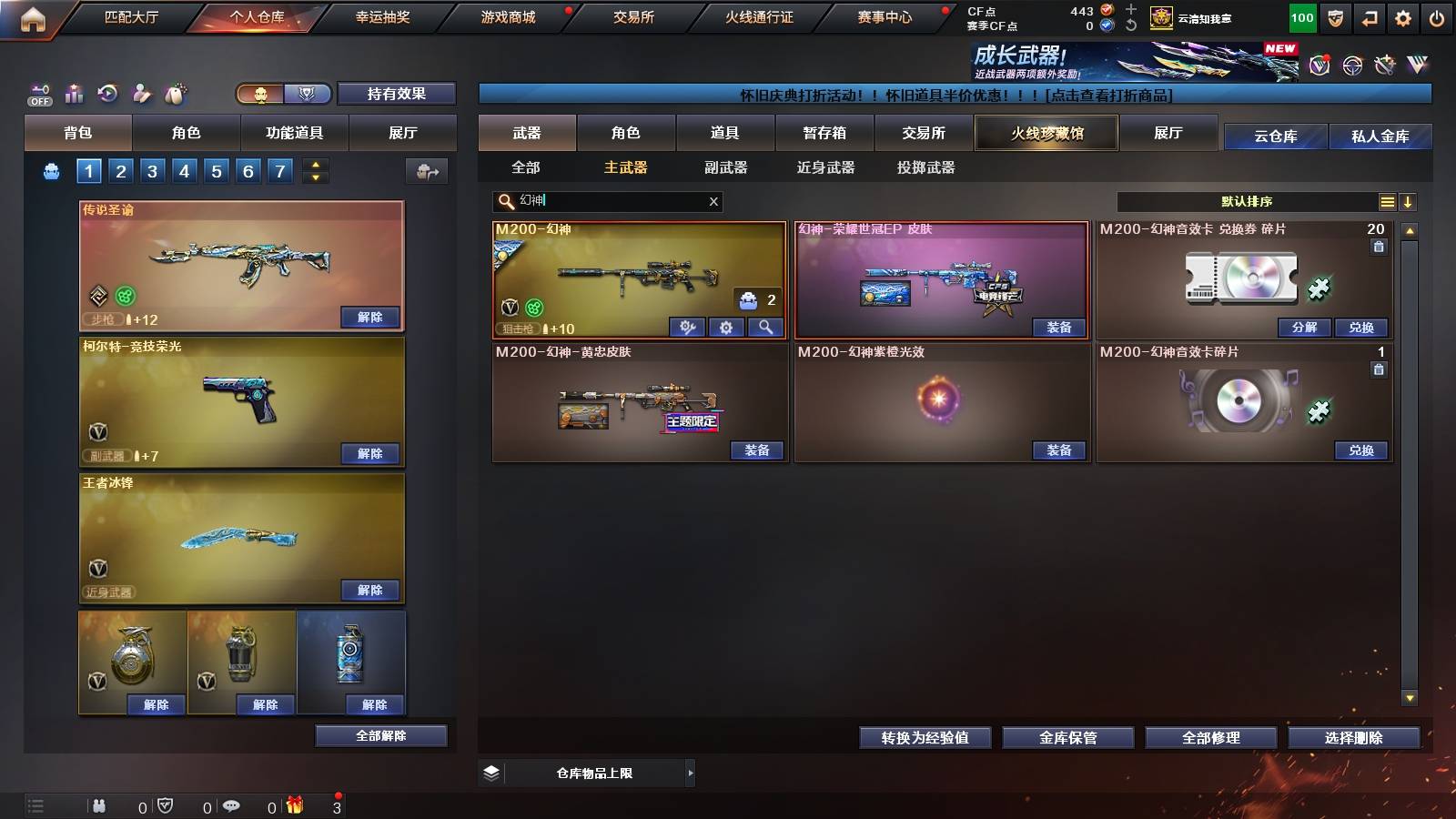Open the repair wrench icon on M200-幻神
This screenshot has height=819, width=1456.
click(x=687, y=327)
